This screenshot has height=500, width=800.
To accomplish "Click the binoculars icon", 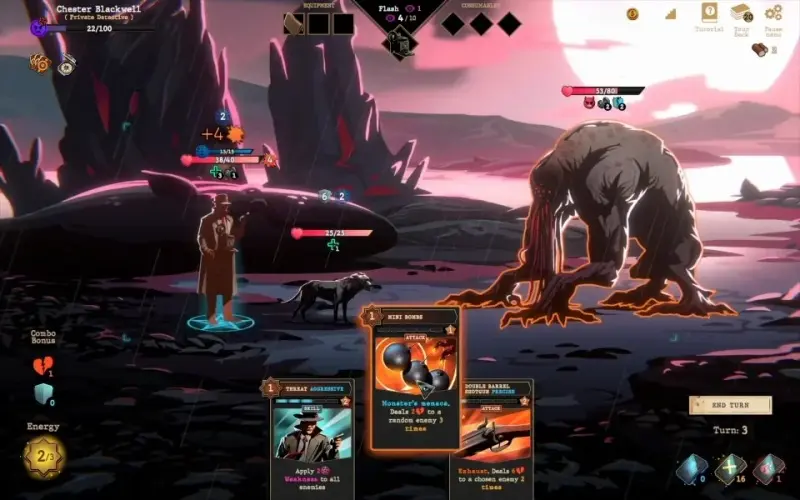I will pyautogui.click(x=760, y=50).
